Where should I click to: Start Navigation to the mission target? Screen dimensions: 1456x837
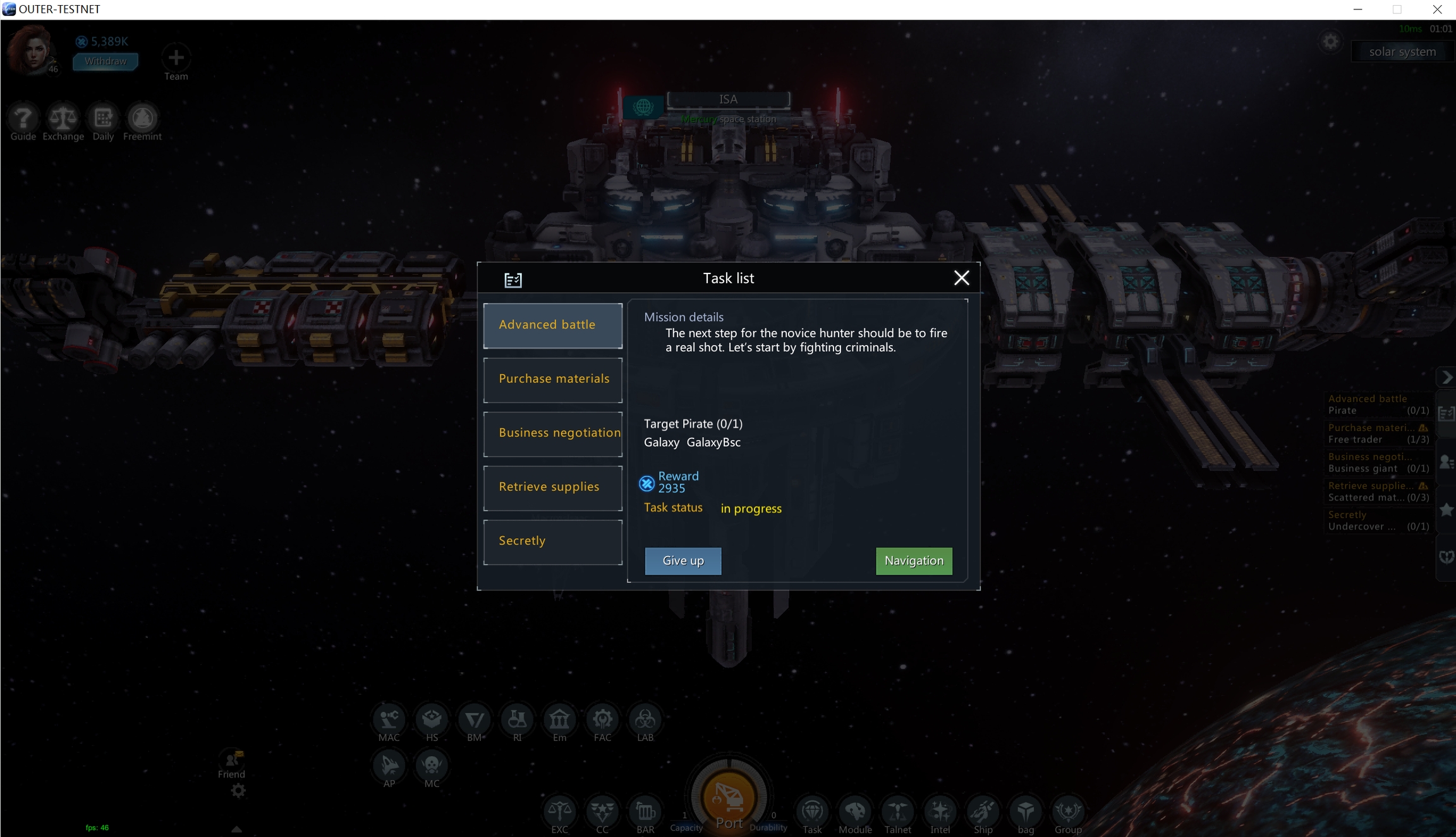tap(913, 561)
